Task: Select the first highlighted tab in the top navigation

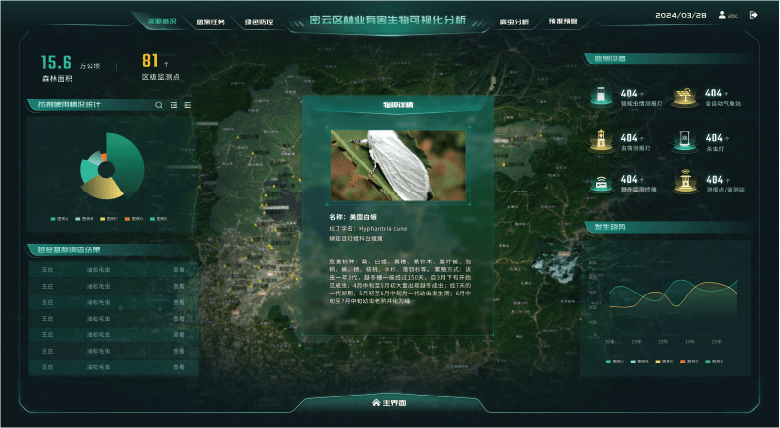Action: [x=161, y=20]
